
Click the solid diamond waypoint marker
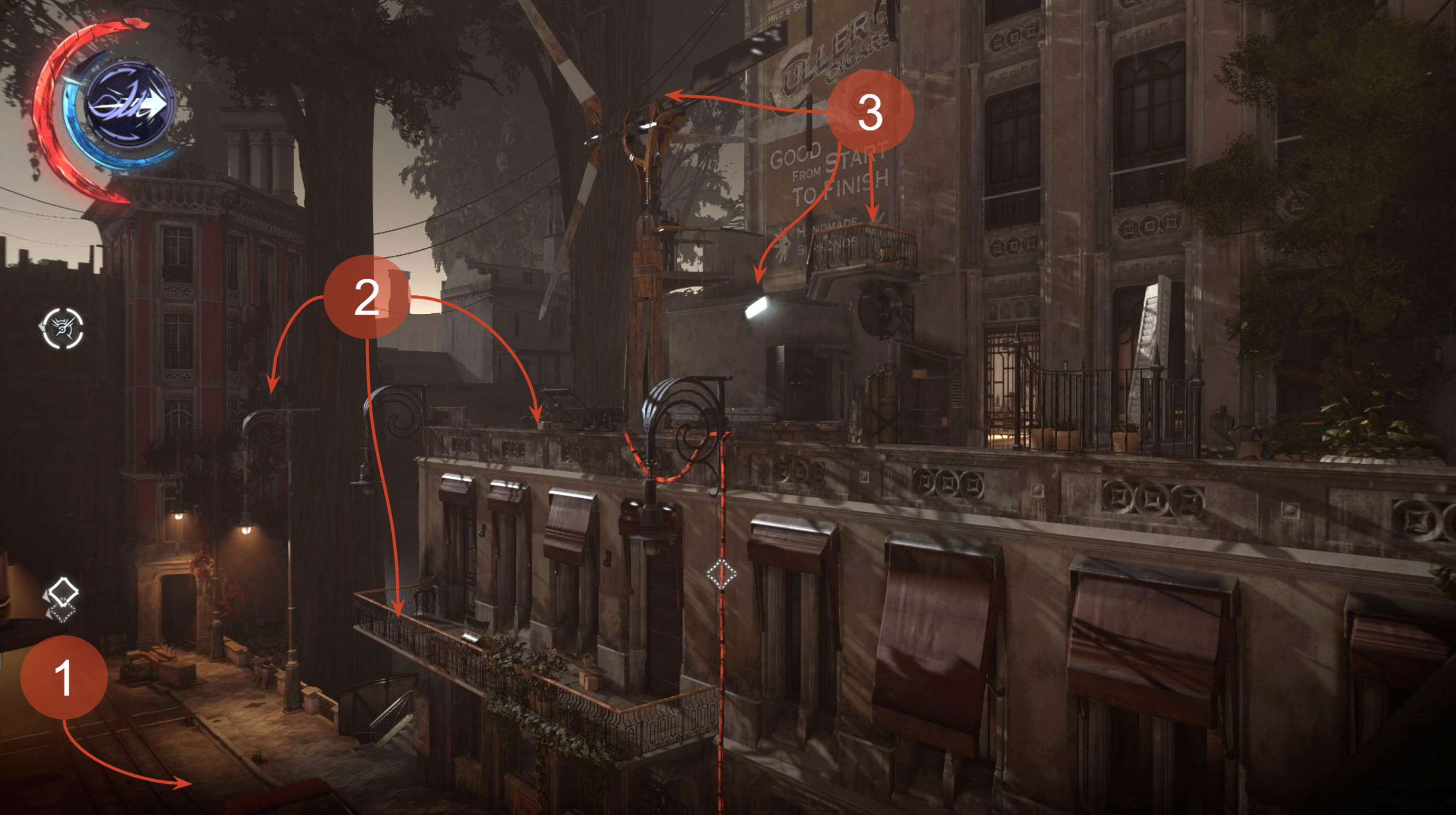[63, 591]
